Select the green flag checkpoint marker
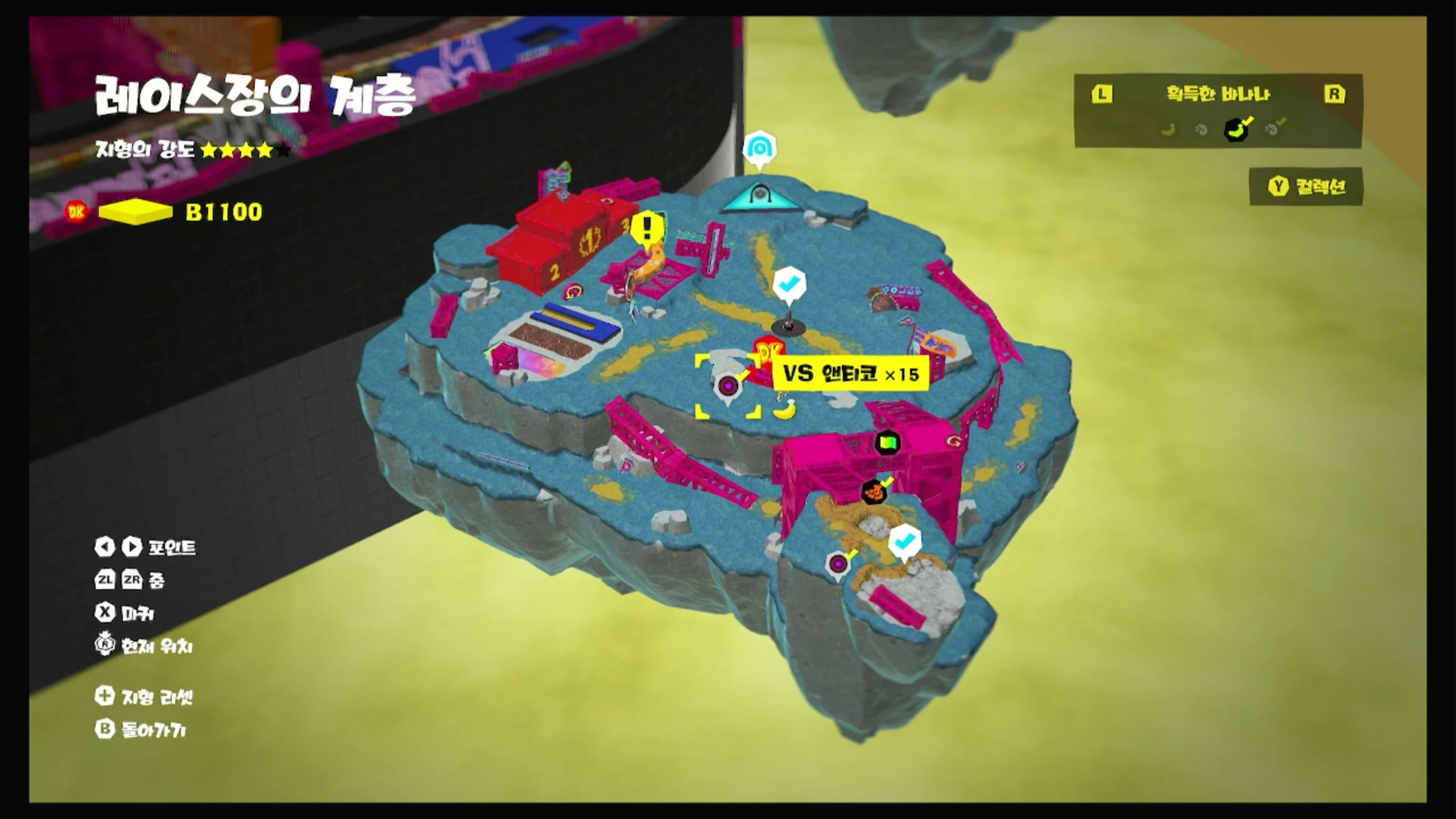Viewport: 1456px width, 819px height. pyautogui.click(x=887, y=442)
